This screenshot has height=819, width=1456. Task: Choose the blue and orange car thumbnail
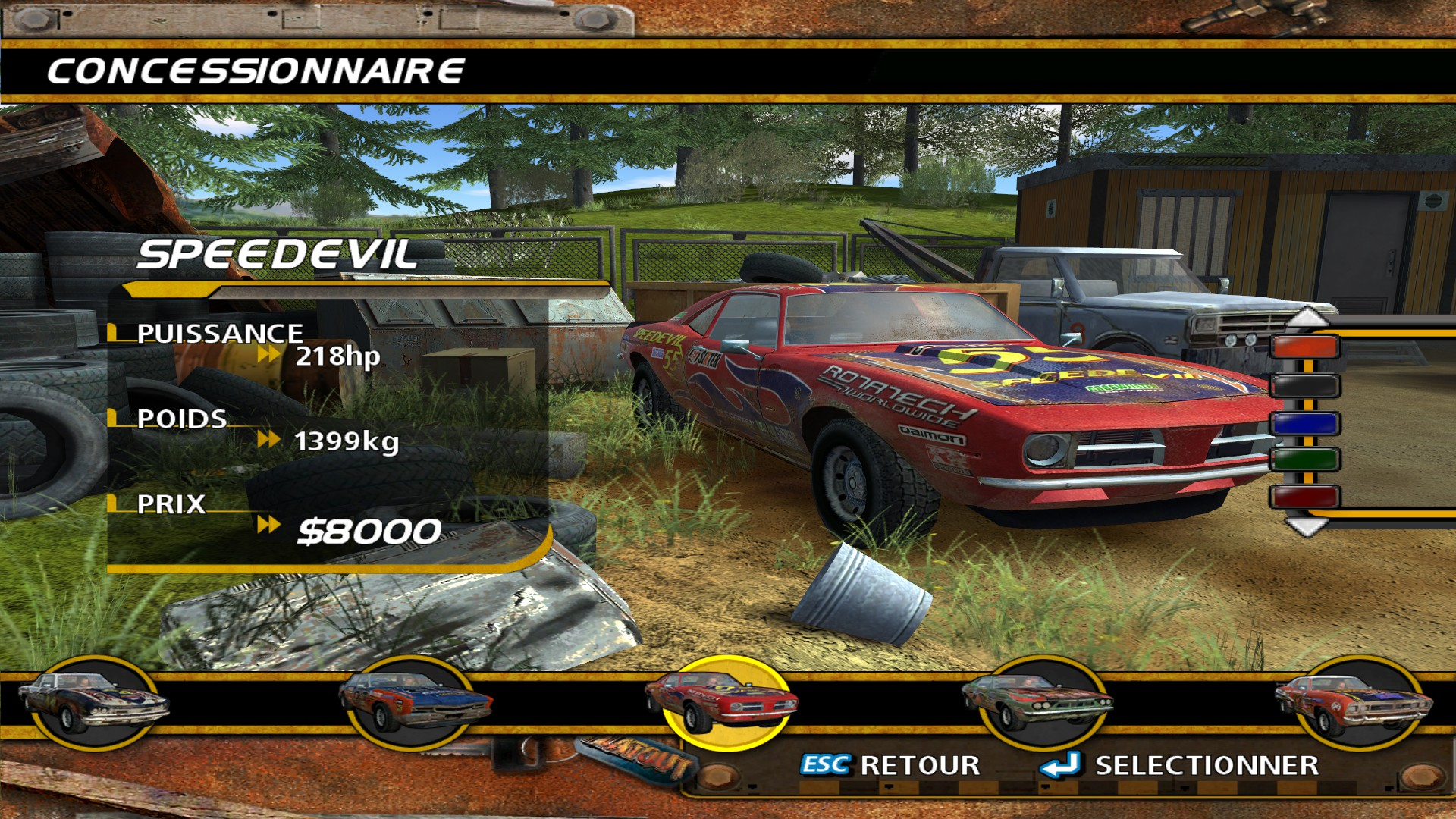pyautogui.click(x=413, y=702)
